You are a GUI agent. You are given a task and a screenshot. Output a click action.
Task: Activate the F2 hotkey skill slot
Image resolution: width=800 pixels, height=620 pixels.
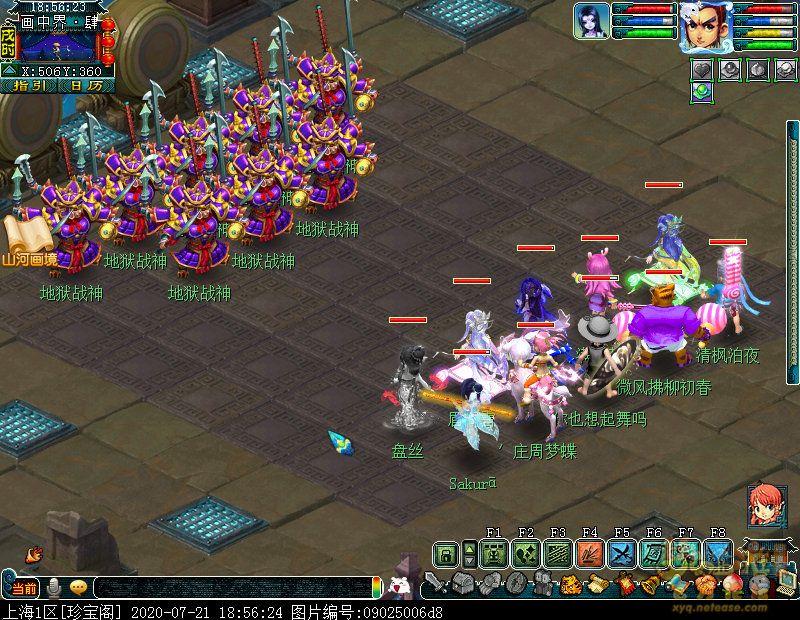point(525,553)
